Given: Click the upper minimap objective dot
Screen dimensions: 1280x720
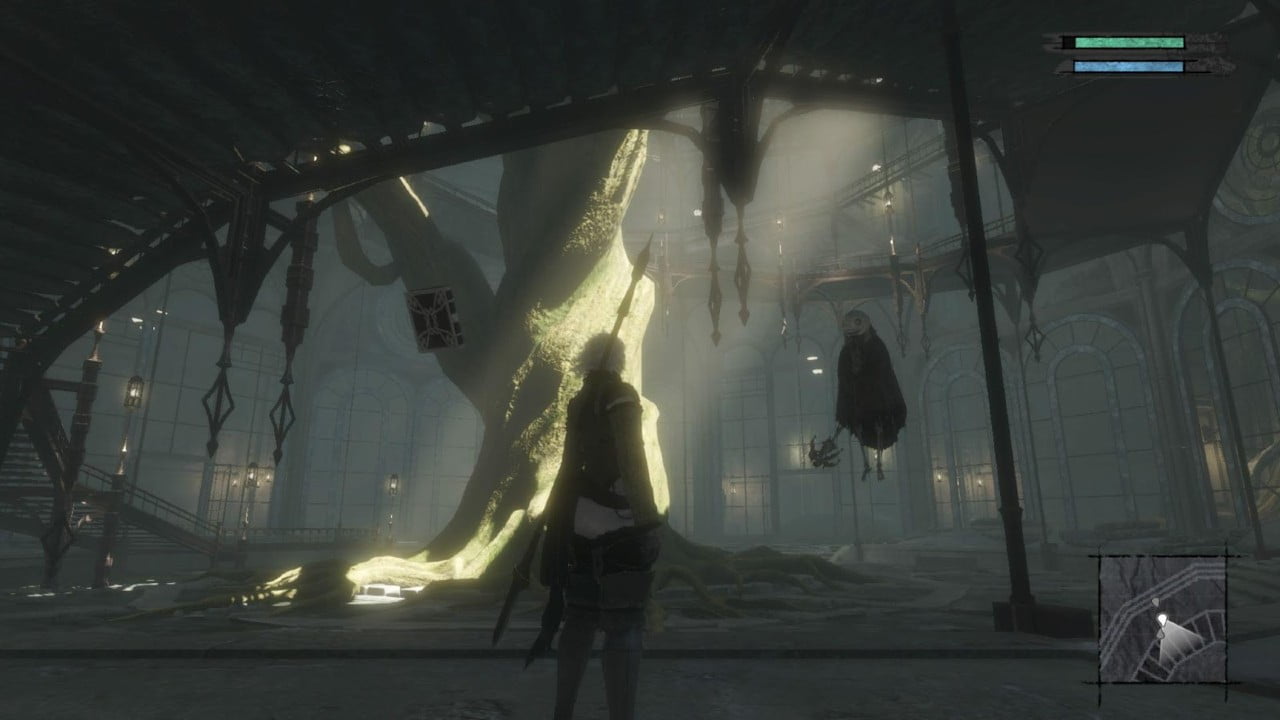Looking at the screenshot, I should point(1156,601).
